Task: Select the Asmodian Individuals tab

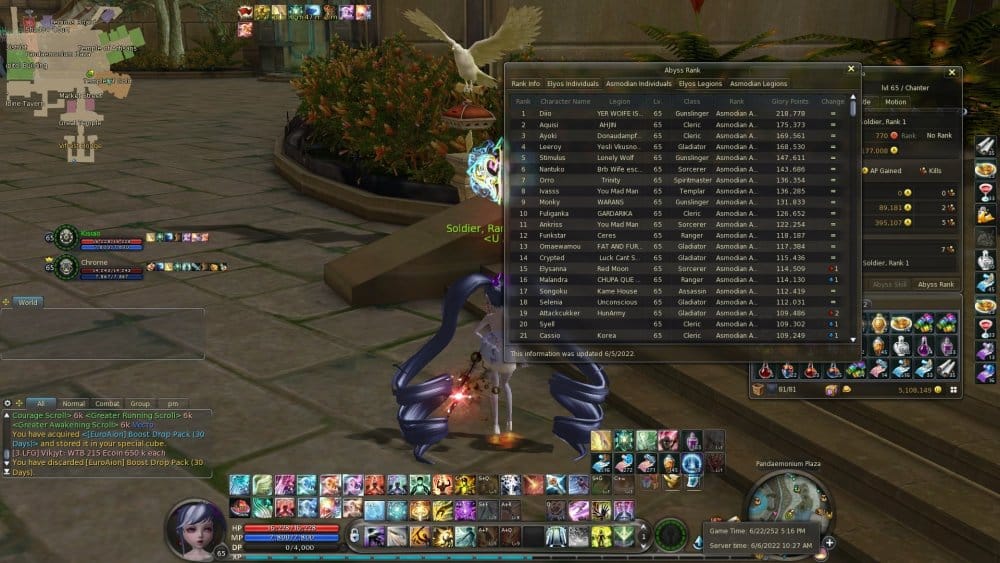Action: point(640,84)
